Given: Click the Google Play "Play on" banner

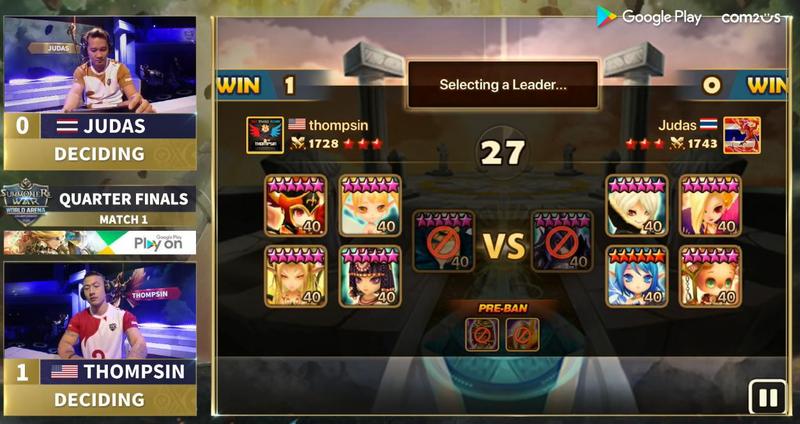Looking at the screenshot, I should coord(98,243).
